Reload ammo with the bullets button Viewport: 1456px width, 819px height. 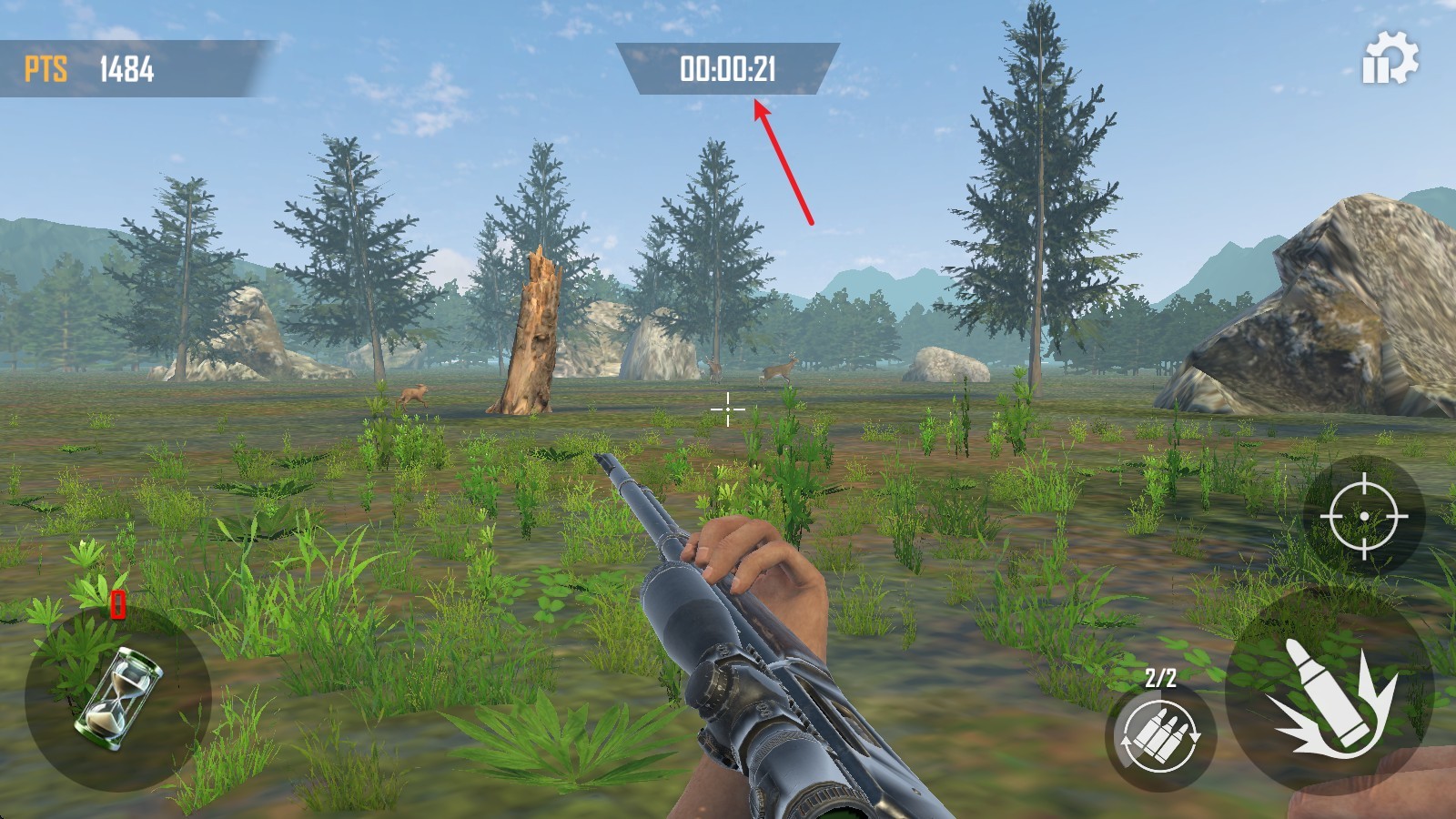tap(1160, 734)
